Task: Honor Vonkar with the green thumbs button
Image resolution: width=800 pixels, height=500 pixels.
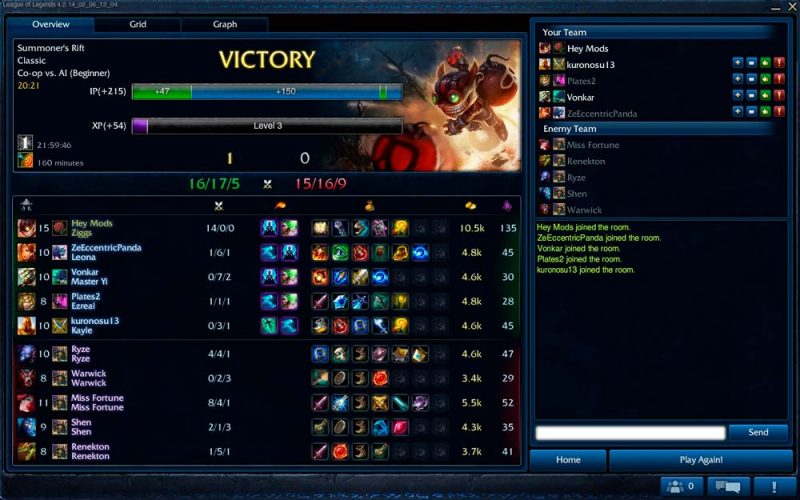Action: coord(765,97)
